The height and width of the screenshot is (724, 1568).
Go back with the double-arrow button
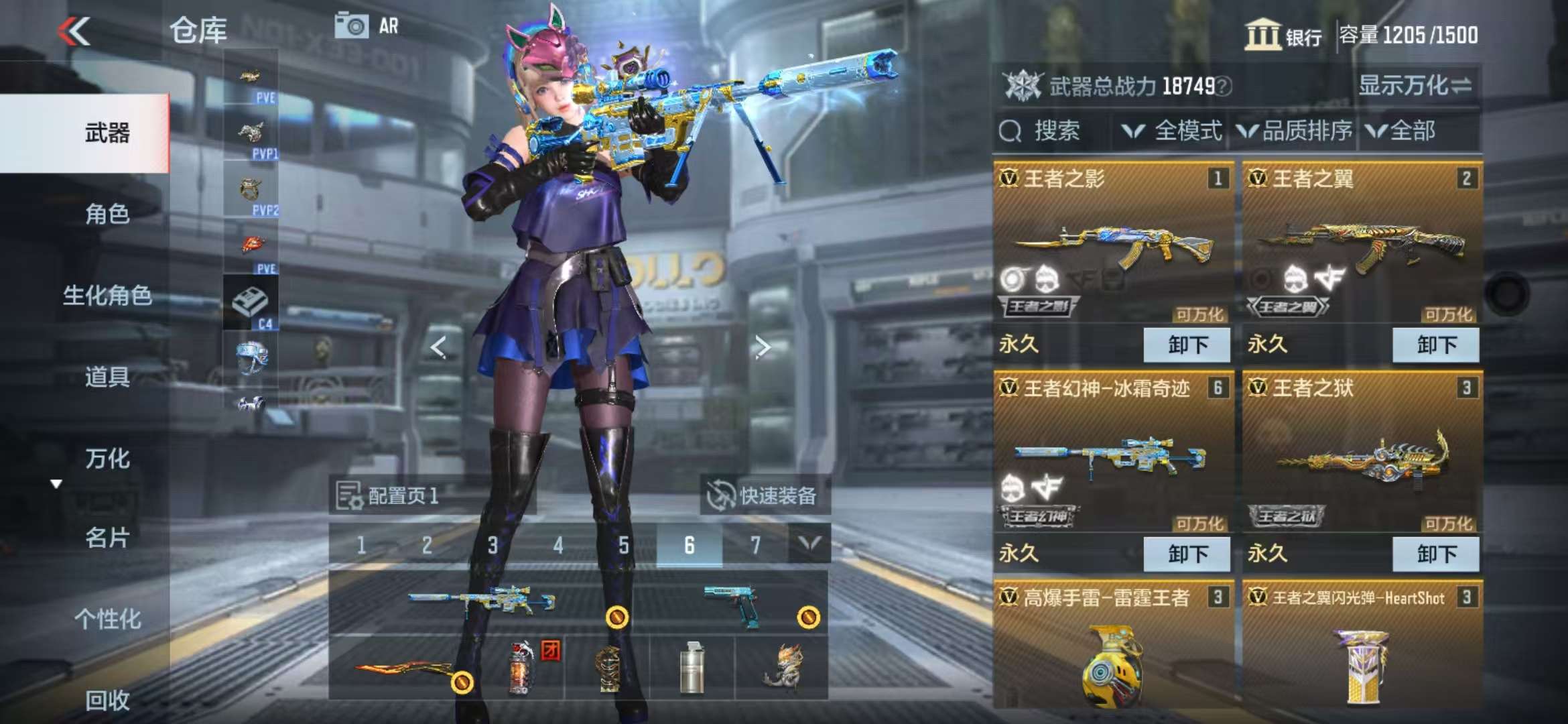pos(74,32)
